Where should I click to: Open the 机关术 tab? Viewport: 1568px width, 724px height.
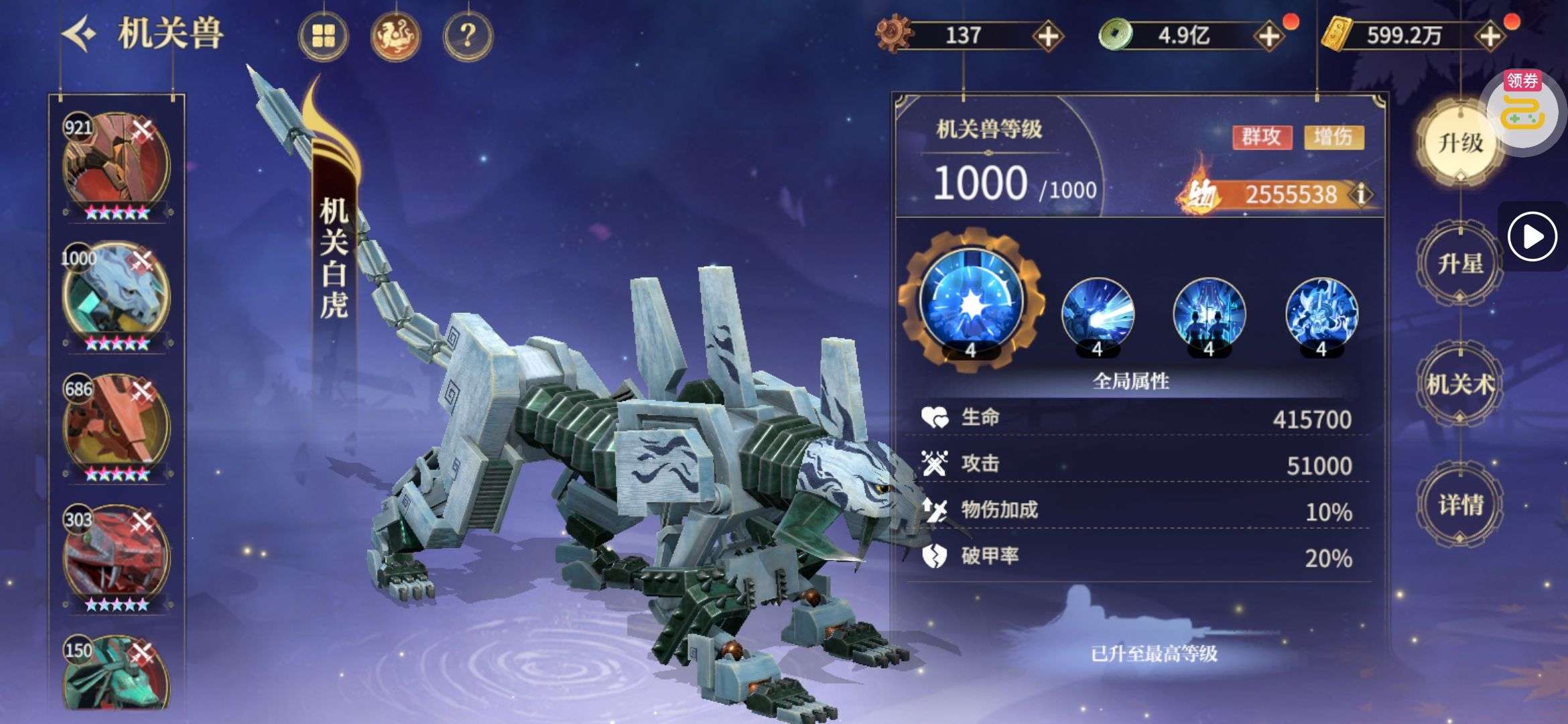pyautogui.click(x=1459, y=384)
